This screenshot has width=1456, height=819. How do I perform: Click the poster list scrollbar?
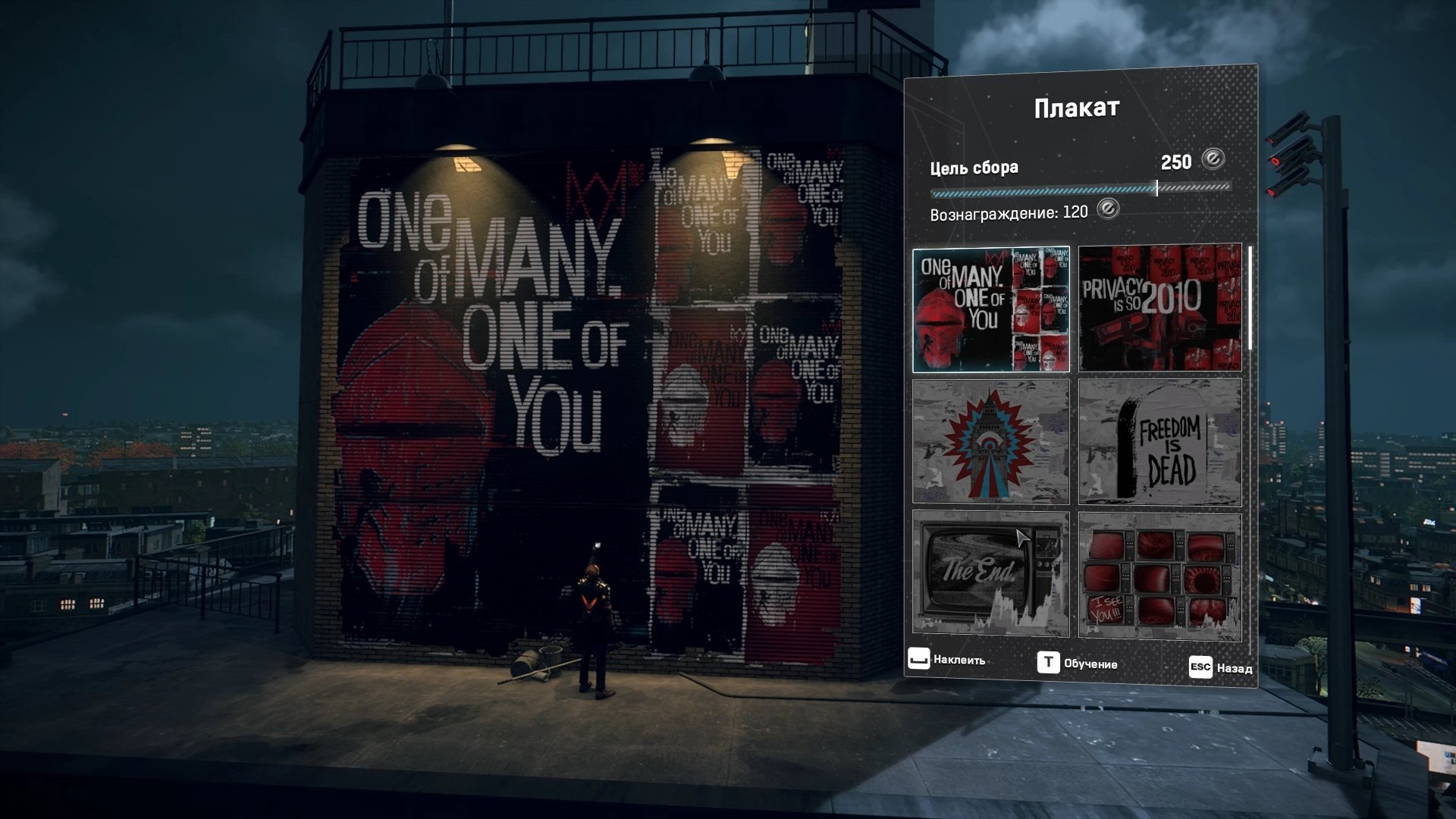[x=1250, y=298]
